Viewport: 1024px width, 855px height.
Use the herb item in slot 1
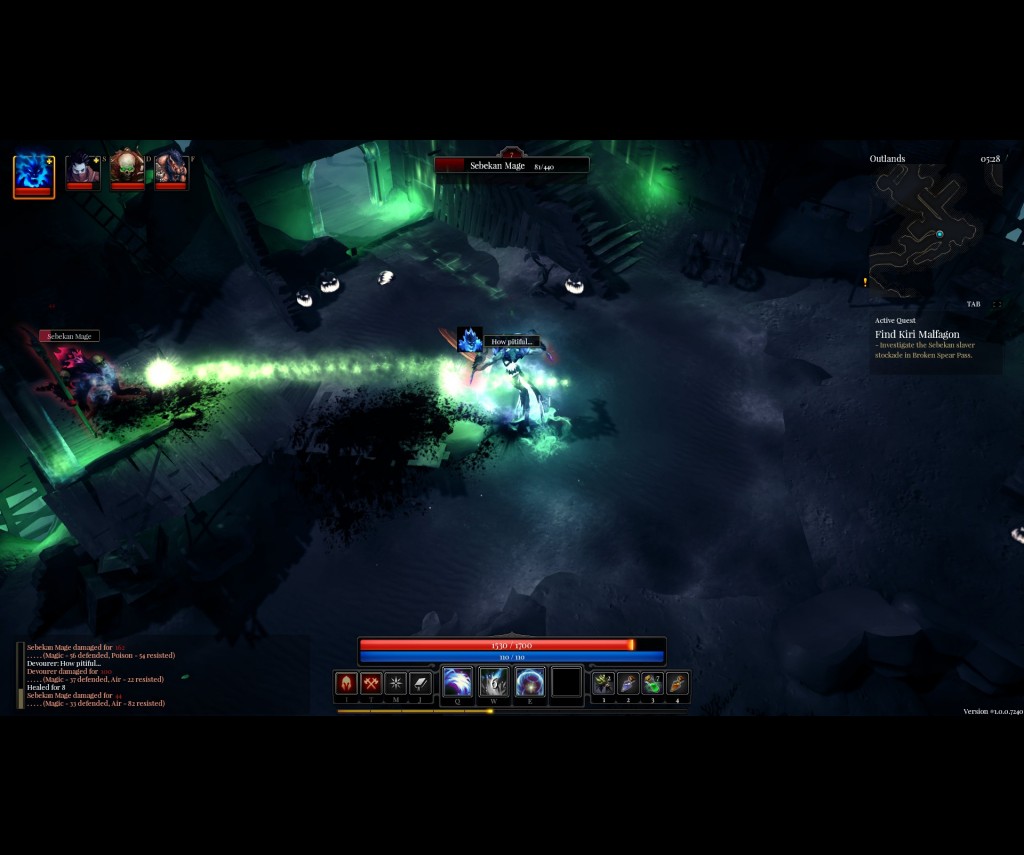(x=603, y=684)
